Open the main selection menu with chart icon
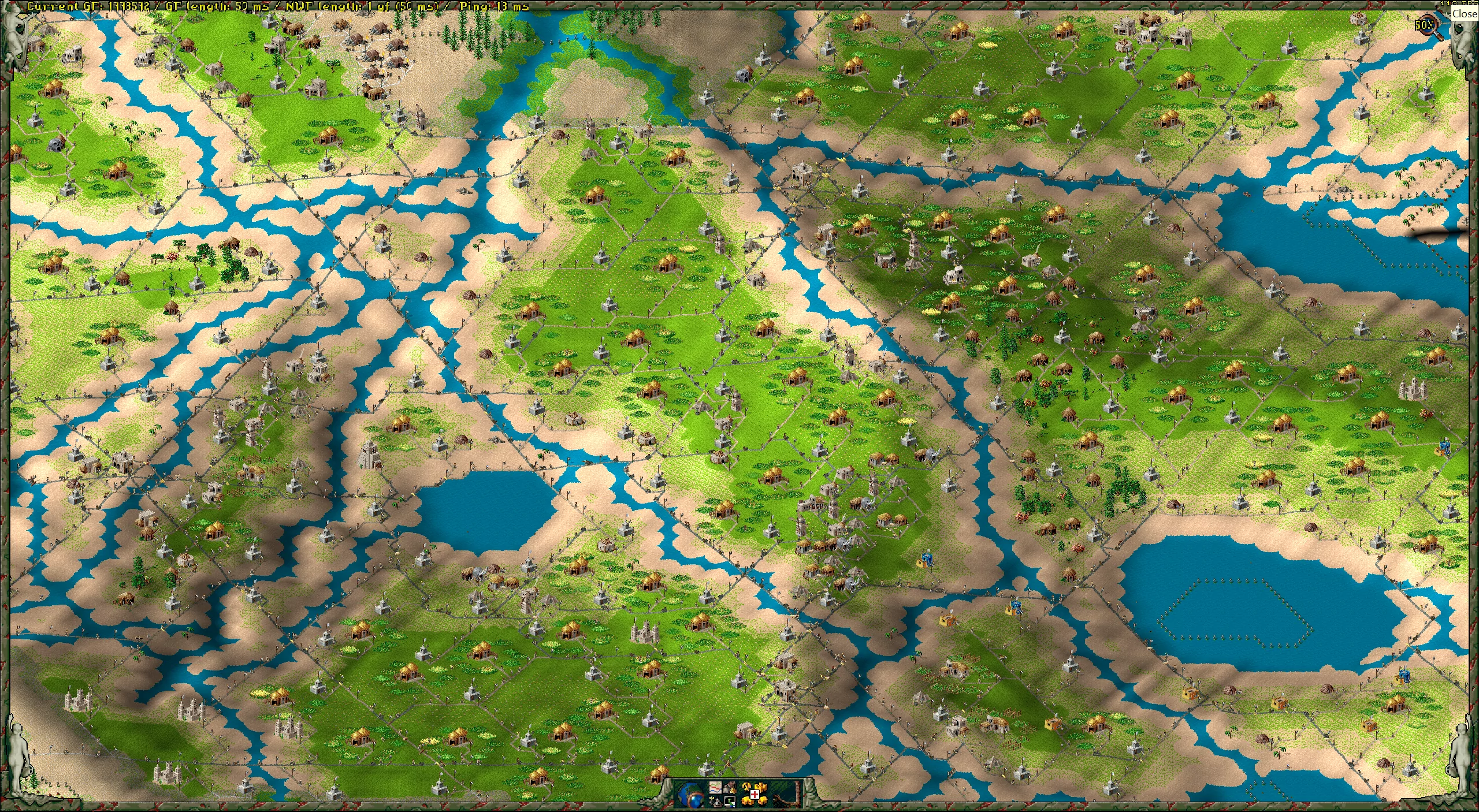Viewport: 1479px width, 812px height. pyautogui.click(x=715, y=787)
